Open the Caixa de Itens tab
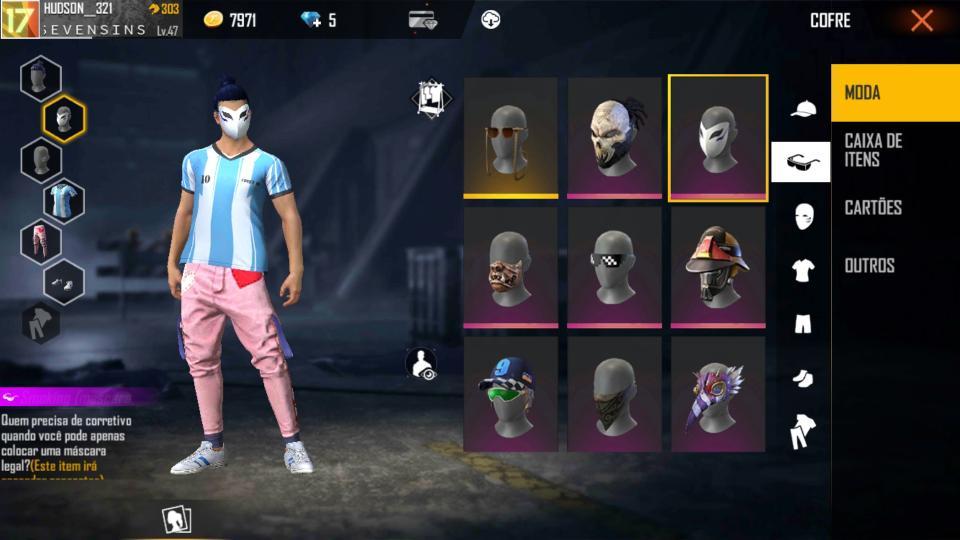The height and width of the screenshot is (540, 960). (894, 150)
